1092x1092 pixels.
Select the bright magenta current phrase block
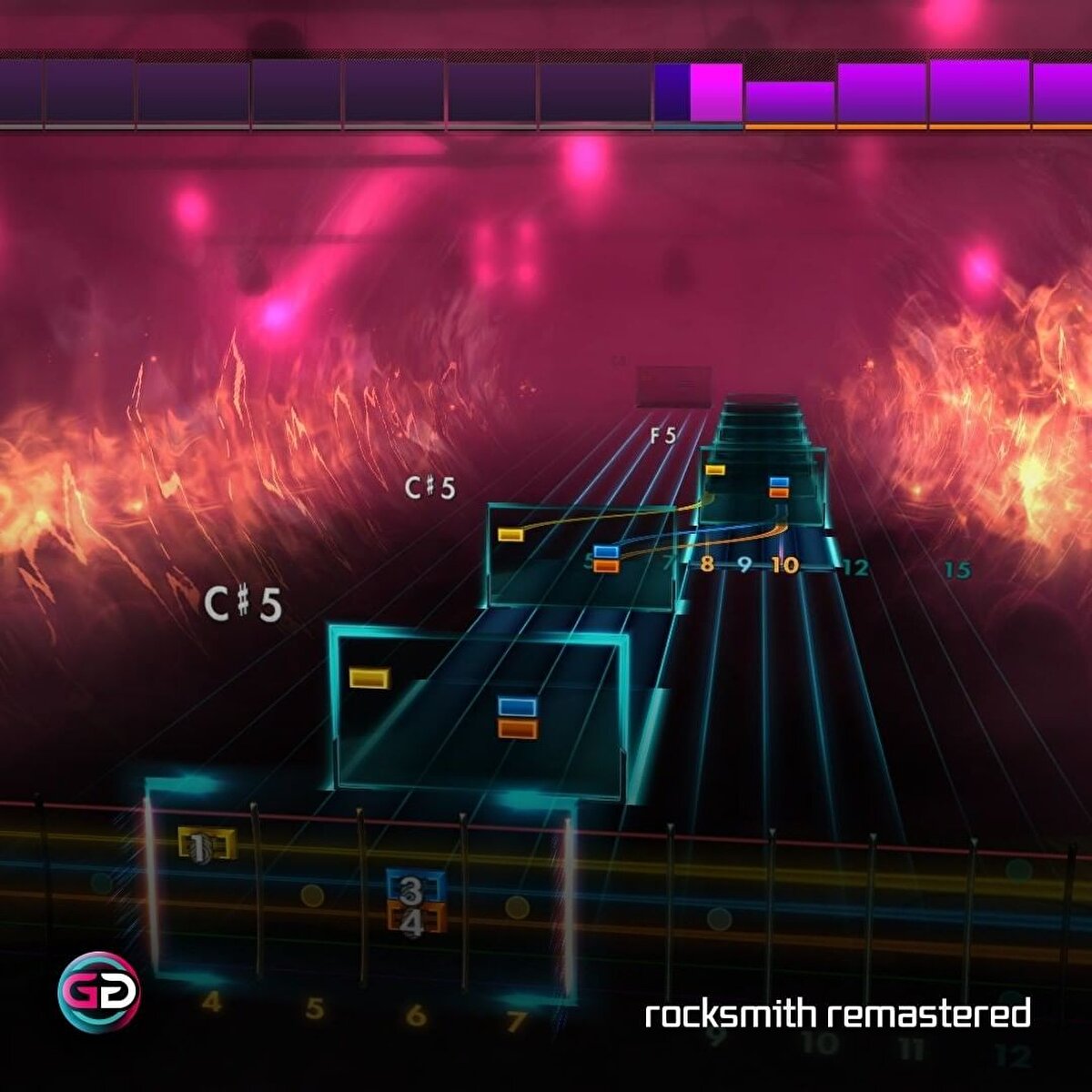pyautogui.click(x=716, y=92)
